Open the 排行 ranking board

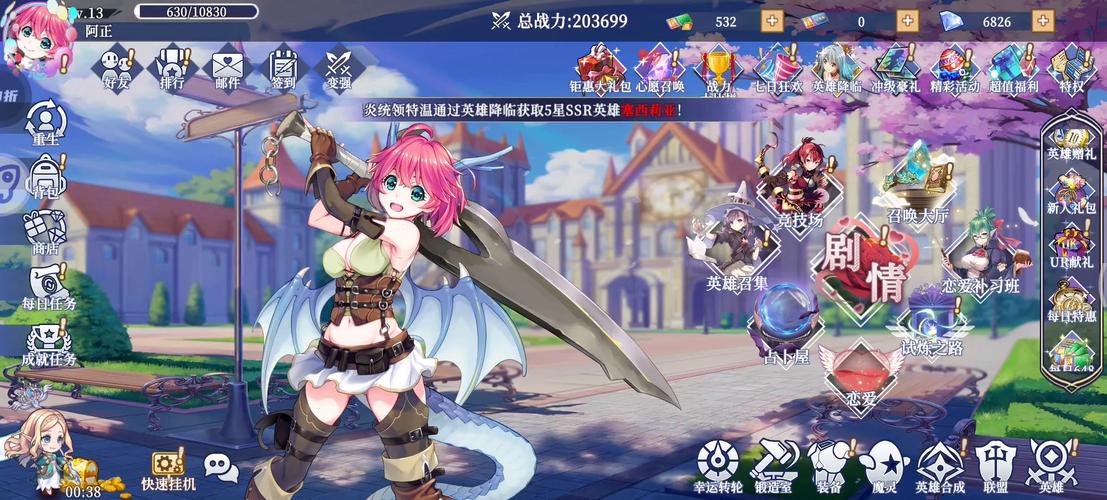(172, 68)
